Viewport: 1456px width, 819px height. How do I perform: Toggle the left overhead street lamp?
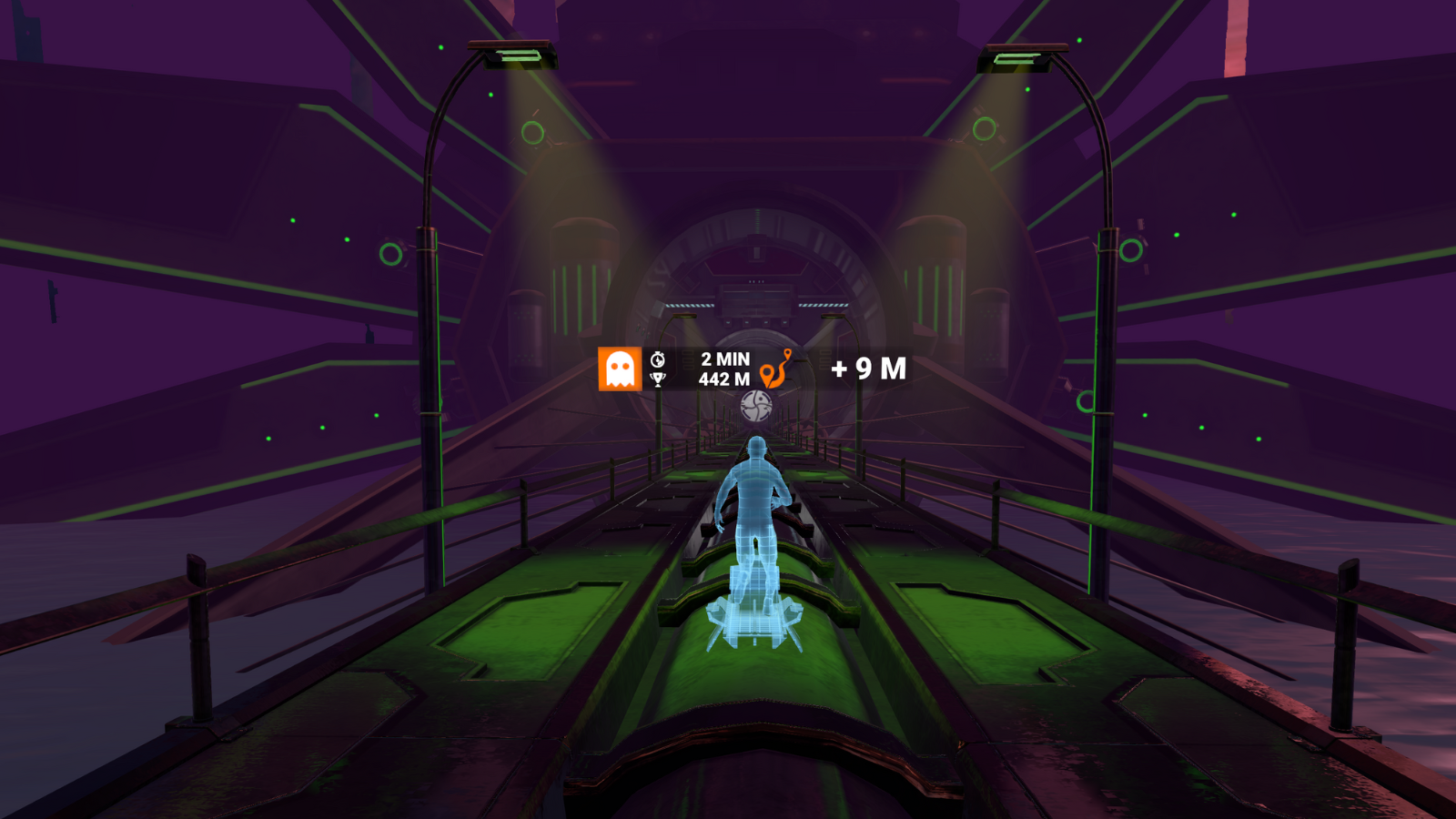click(x=514, y=55)
